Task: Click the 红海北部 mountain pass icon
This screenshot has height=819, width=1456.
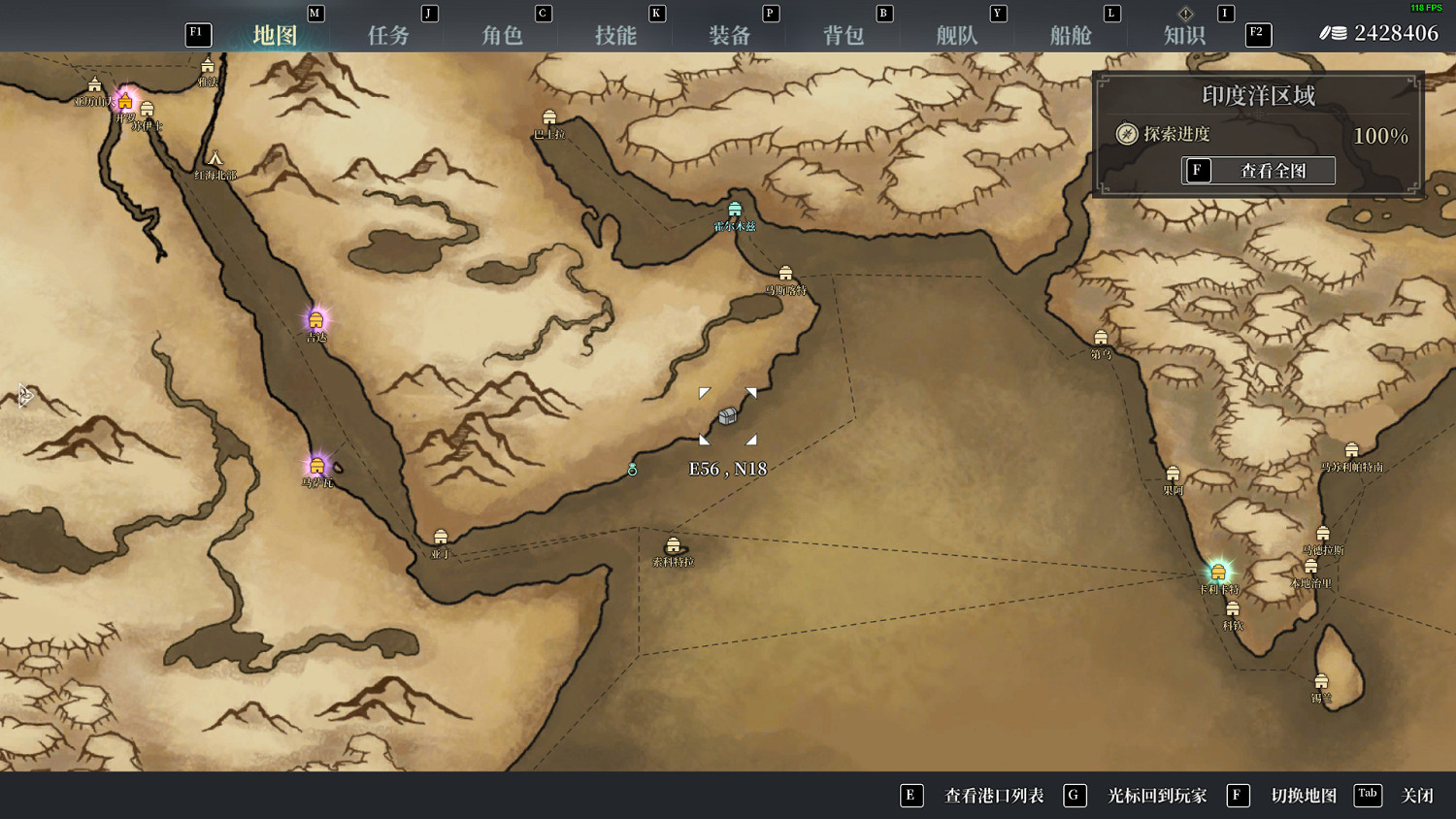Action: click(215, 158)
